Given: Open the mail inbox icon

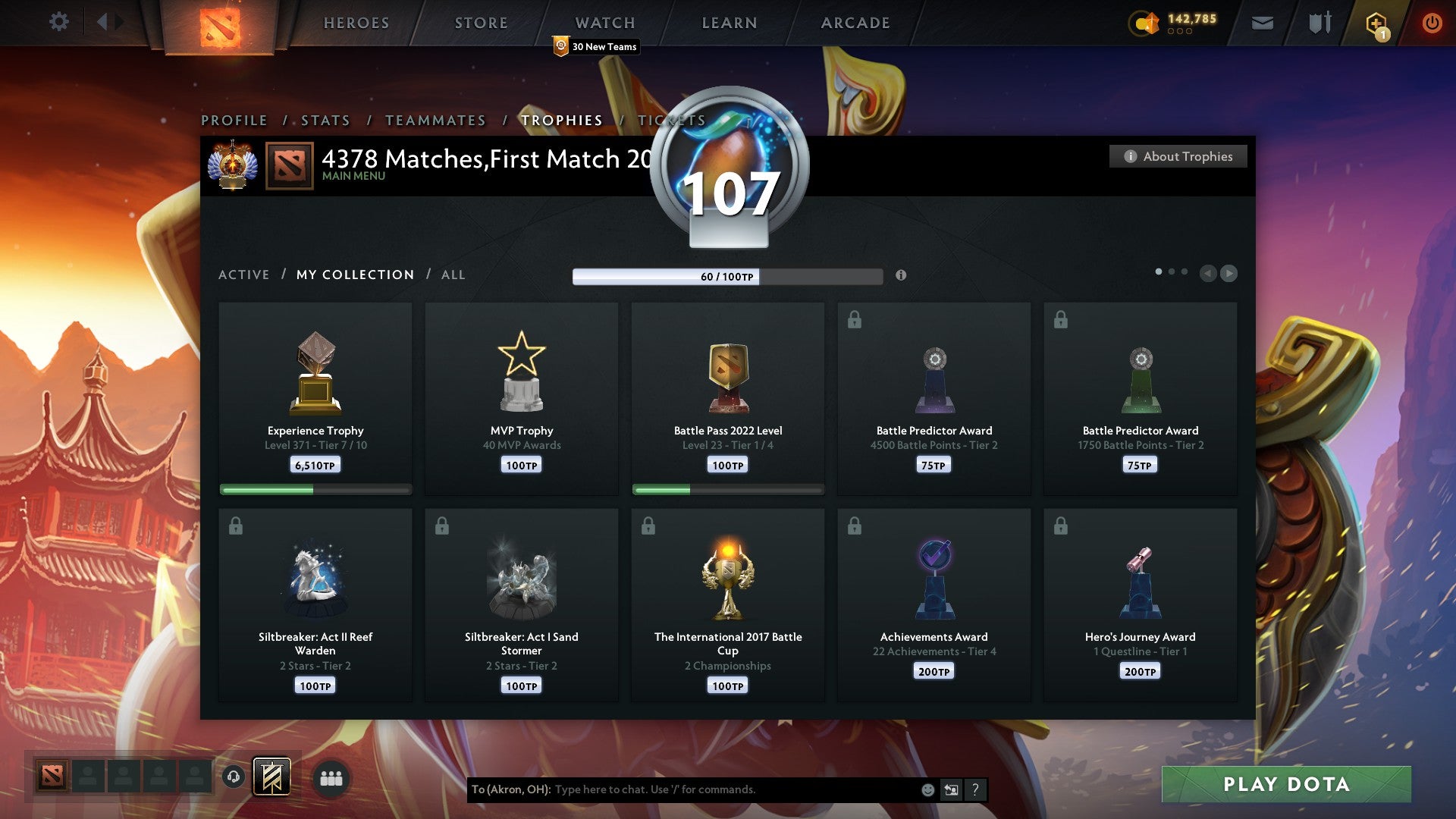Looking at the screenshot, I should [1263, 22].
